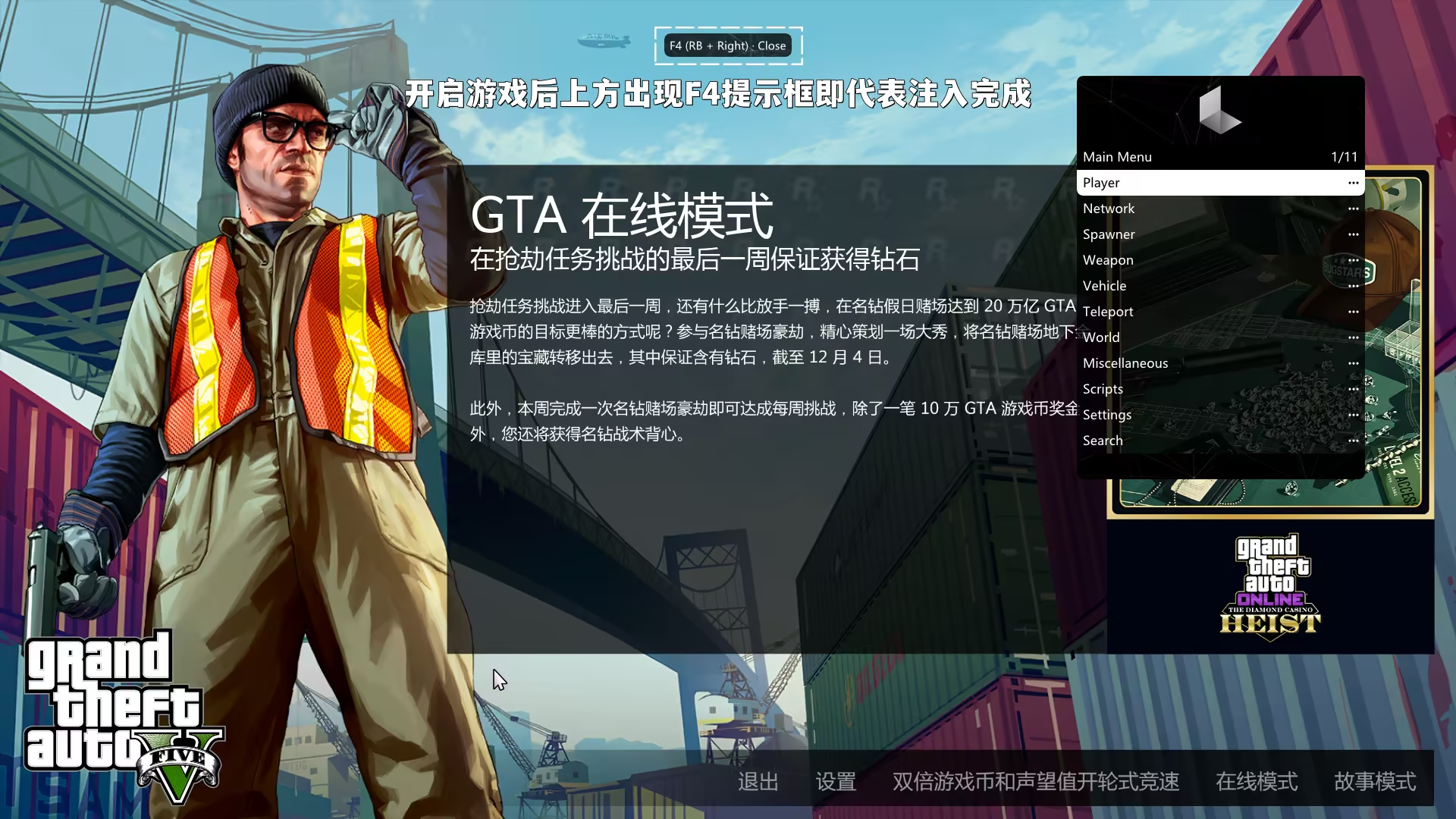Expand the Settings submenu via its ellipsis
1456x819 pixels.
coord(1353,415)
